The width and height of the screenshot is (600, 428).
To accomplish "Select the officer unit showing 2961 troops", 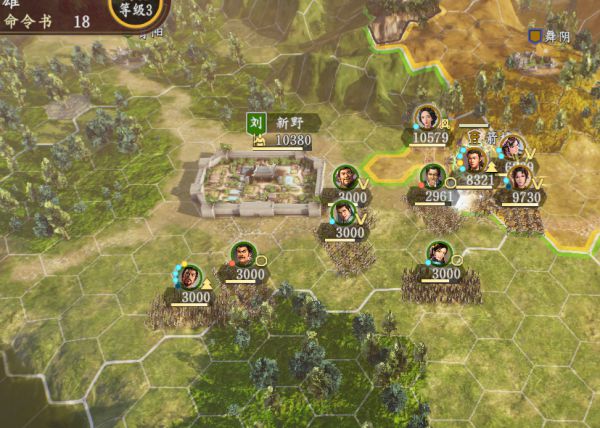I will [432, 178].
